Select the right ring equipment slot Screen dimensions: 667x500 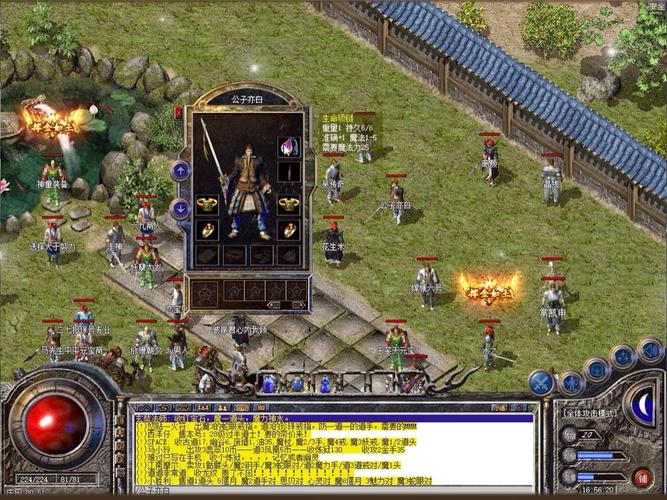click(289, 230)
